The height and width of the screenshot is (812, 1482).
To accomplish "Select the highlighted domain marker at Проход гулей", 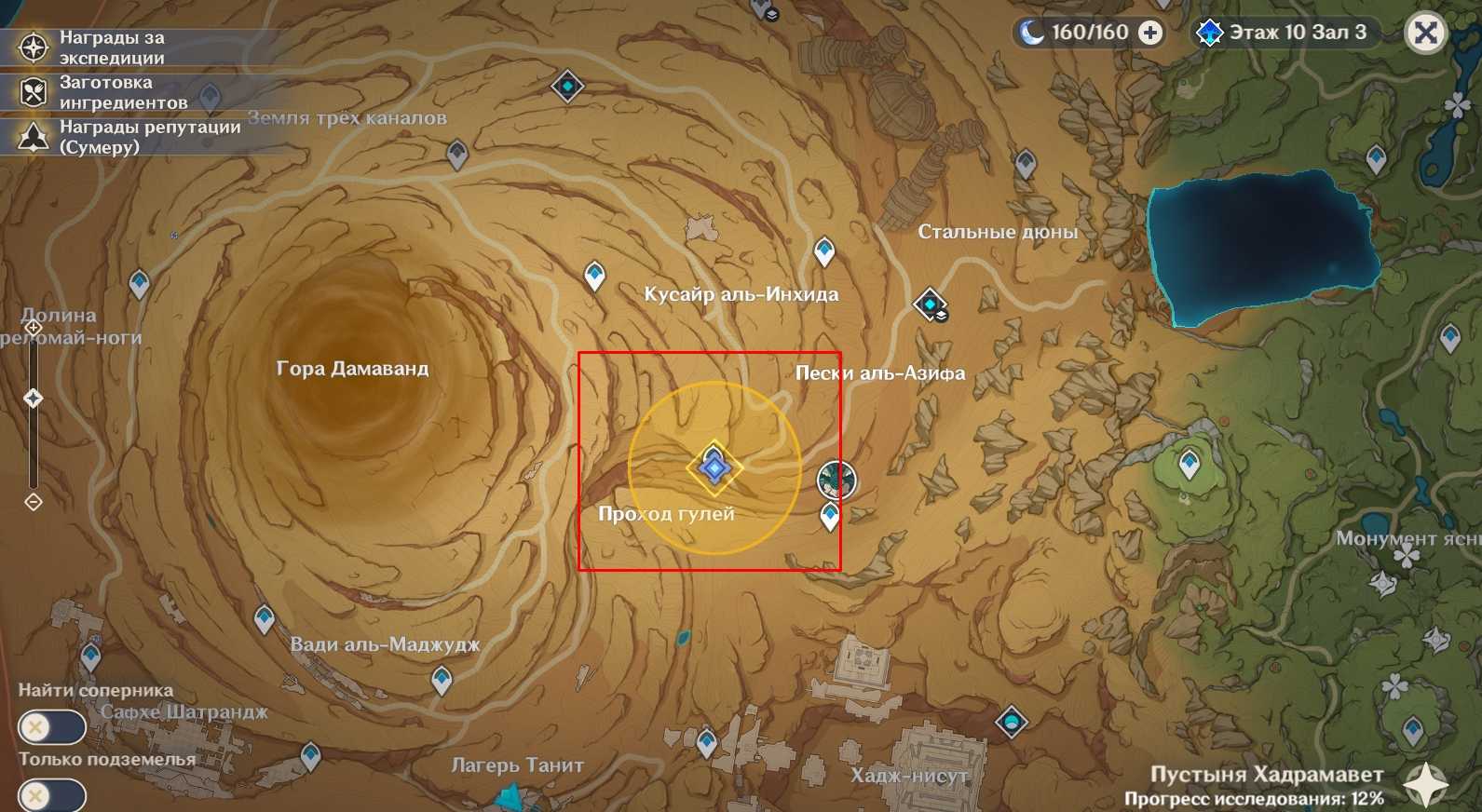I will pos(714,467).
